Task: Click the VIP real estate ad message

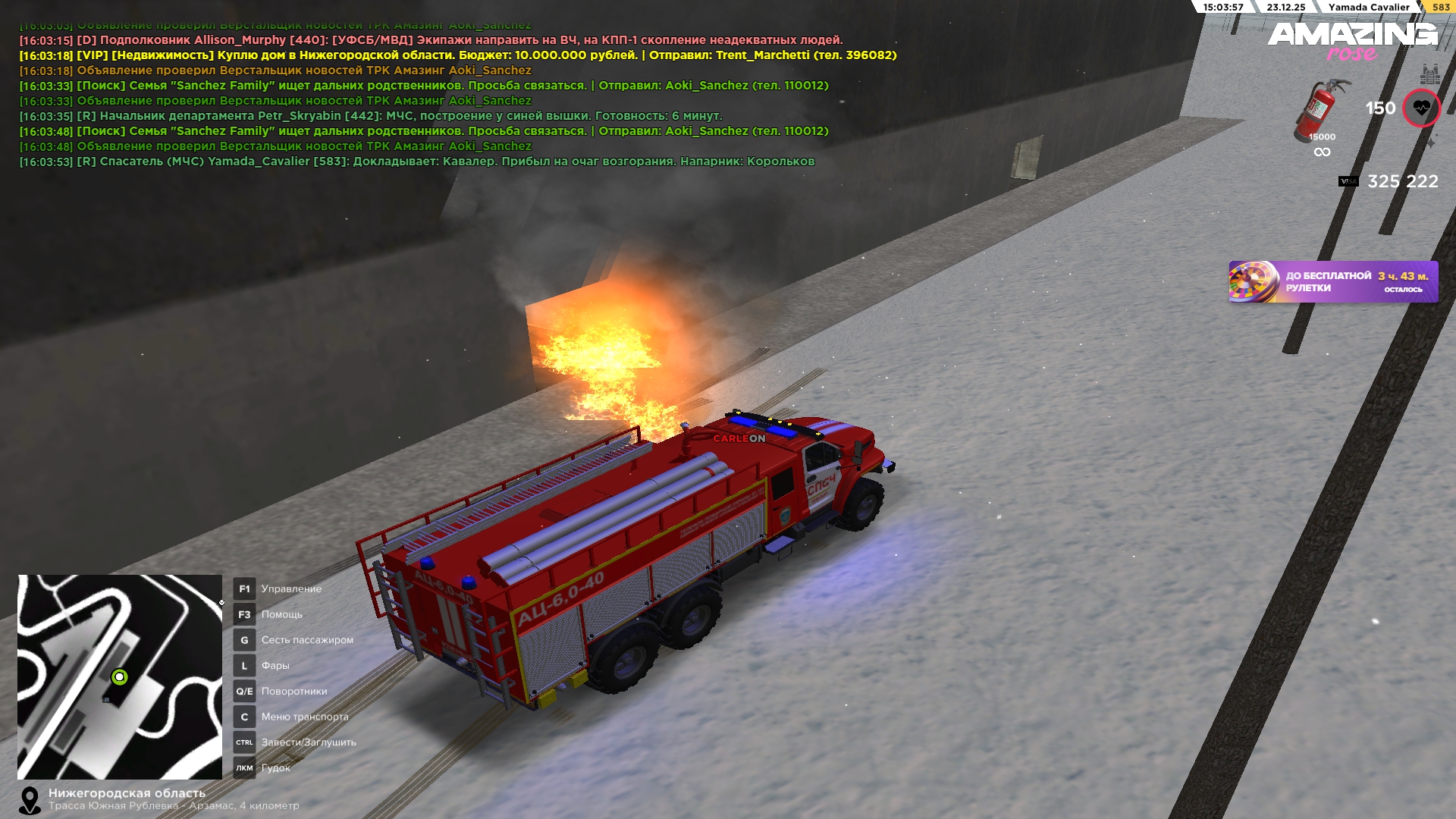Action: point(457,55)
